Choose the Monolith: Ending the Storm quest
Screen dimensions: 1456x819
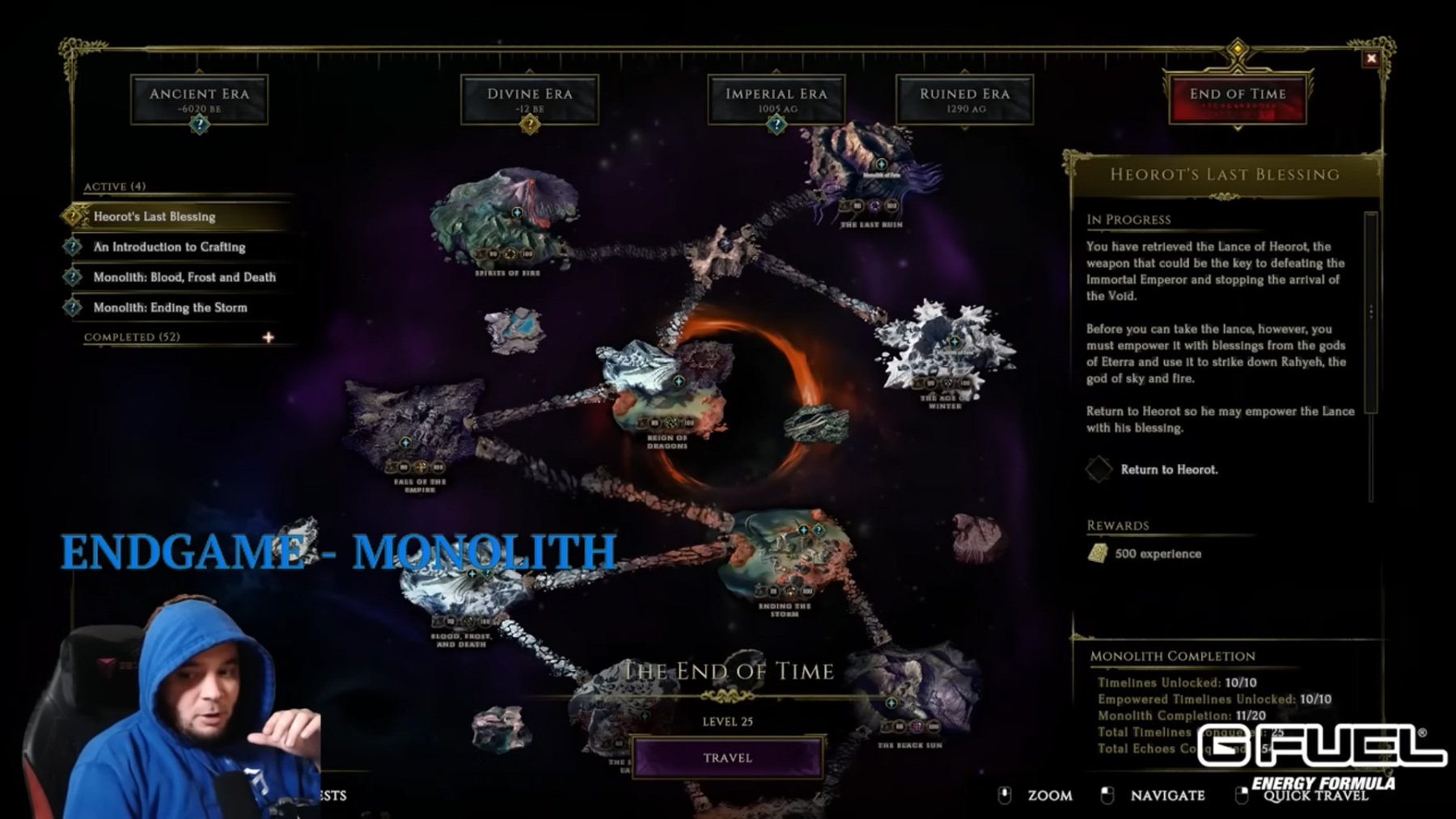click(170, 307)
